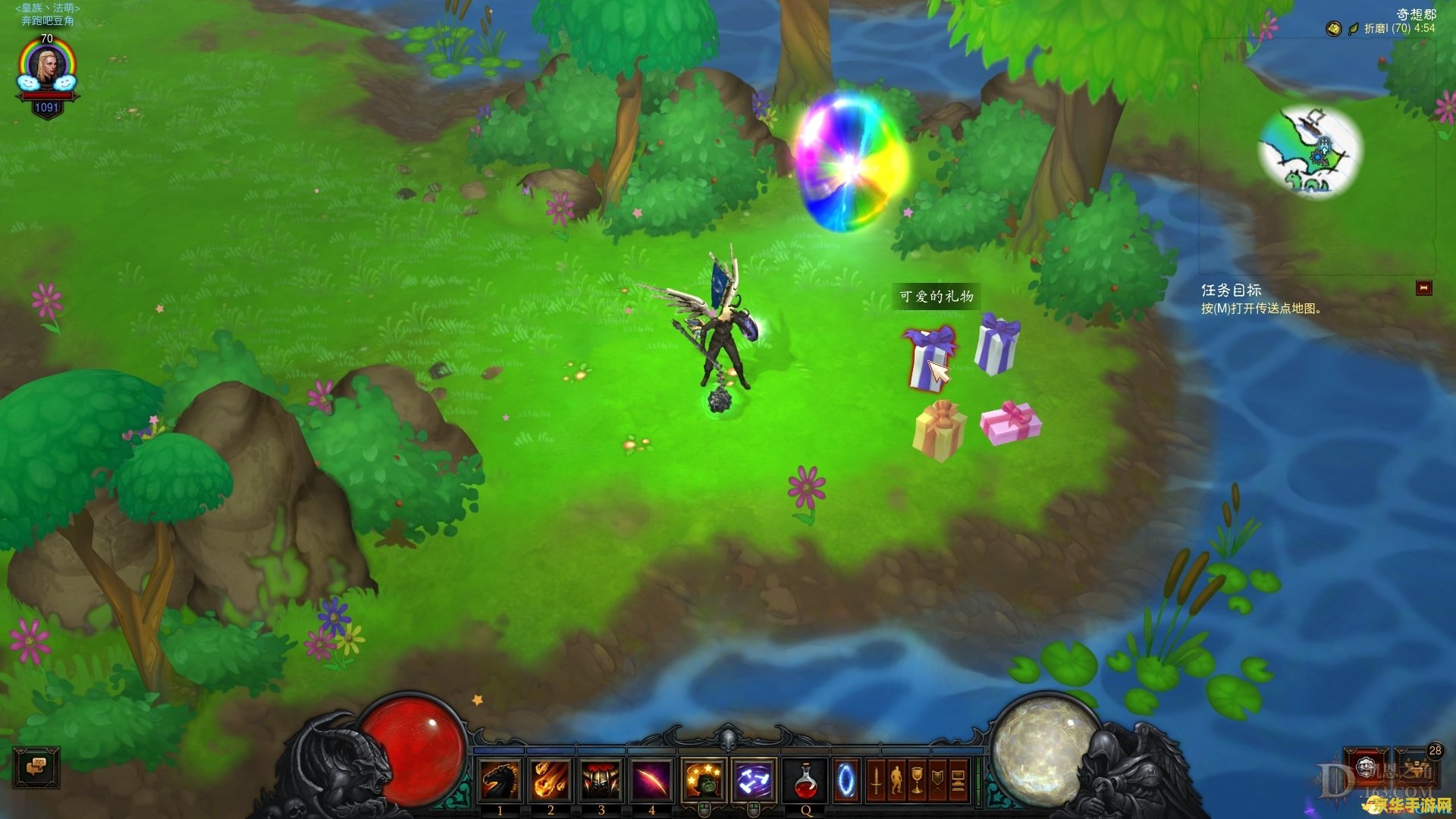Collapse the quest objective tracker
Image resolution: width=1456 pixels, height=819 pixels.
pyautogui.click(x=1423, y=288)
